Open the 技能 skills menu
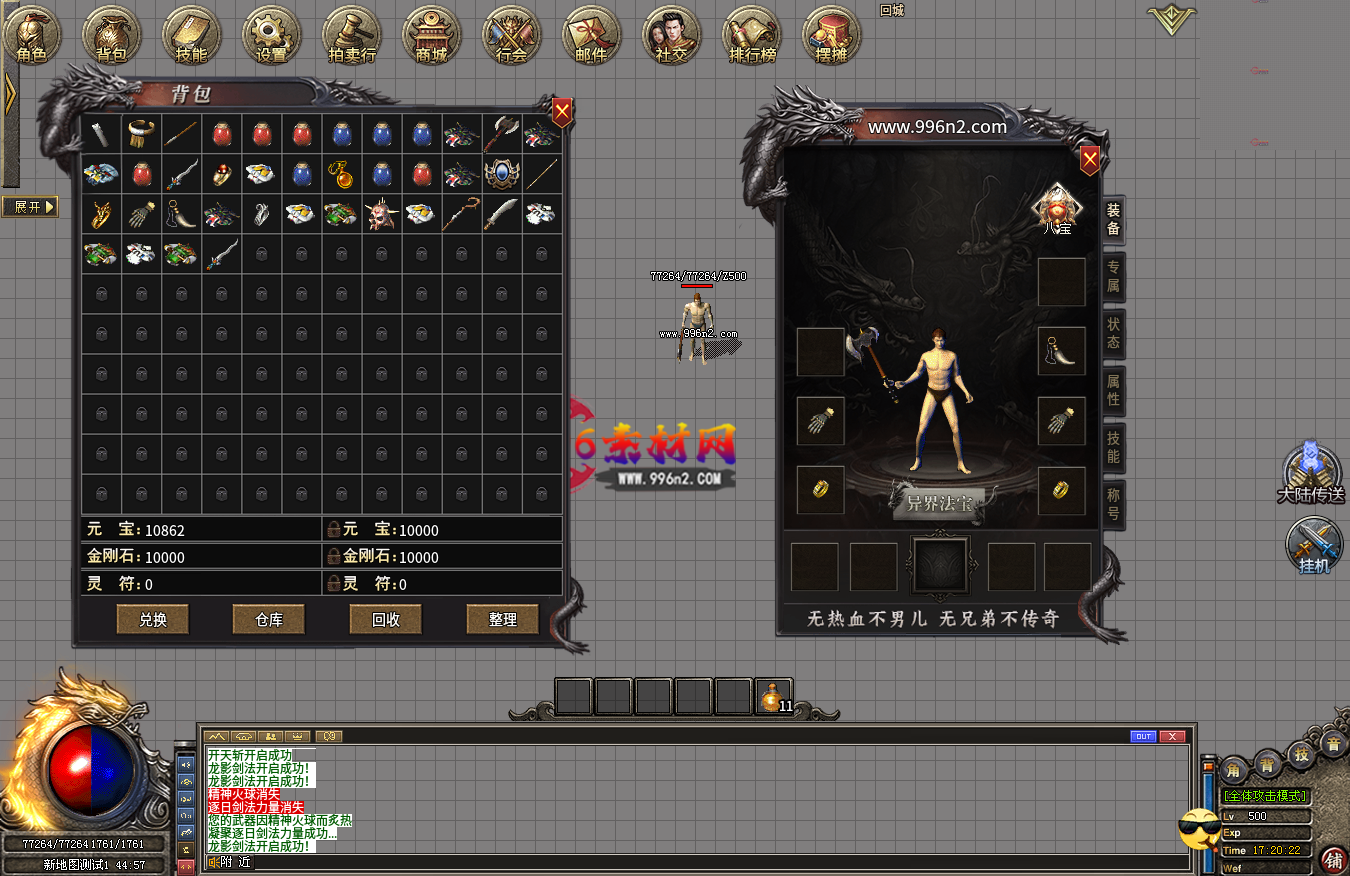 point(191,36)
